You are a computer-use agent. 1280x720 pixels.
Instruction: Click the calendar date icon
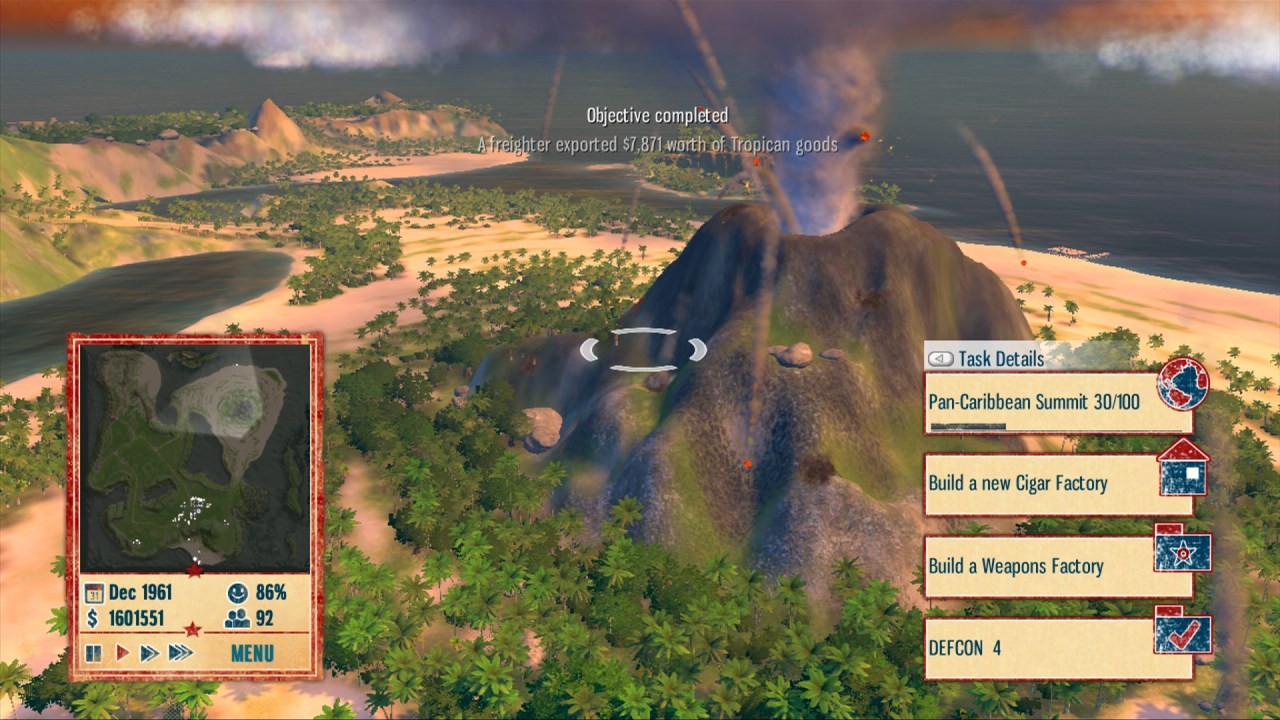[94, 591]
